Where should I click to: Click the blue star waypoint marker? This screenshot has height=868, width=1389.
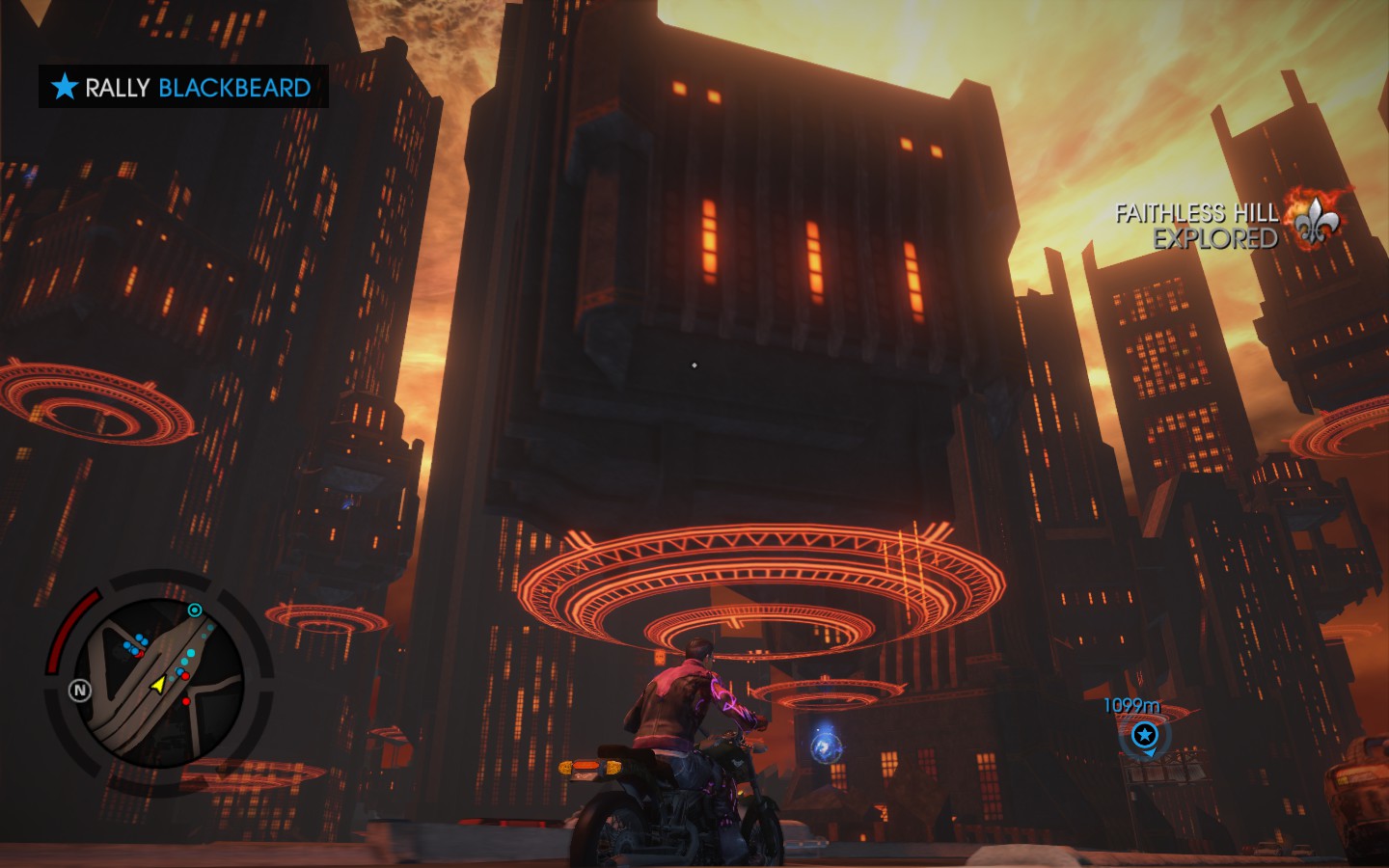[x=1145, y=736]
